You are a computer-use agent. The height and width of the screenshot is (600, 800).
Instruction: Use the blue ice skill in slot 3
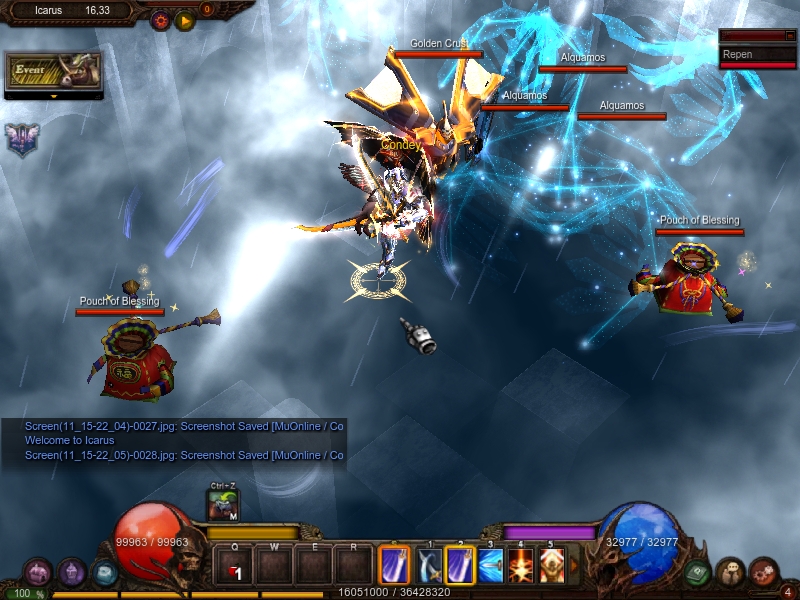click(x=490, y=566)
